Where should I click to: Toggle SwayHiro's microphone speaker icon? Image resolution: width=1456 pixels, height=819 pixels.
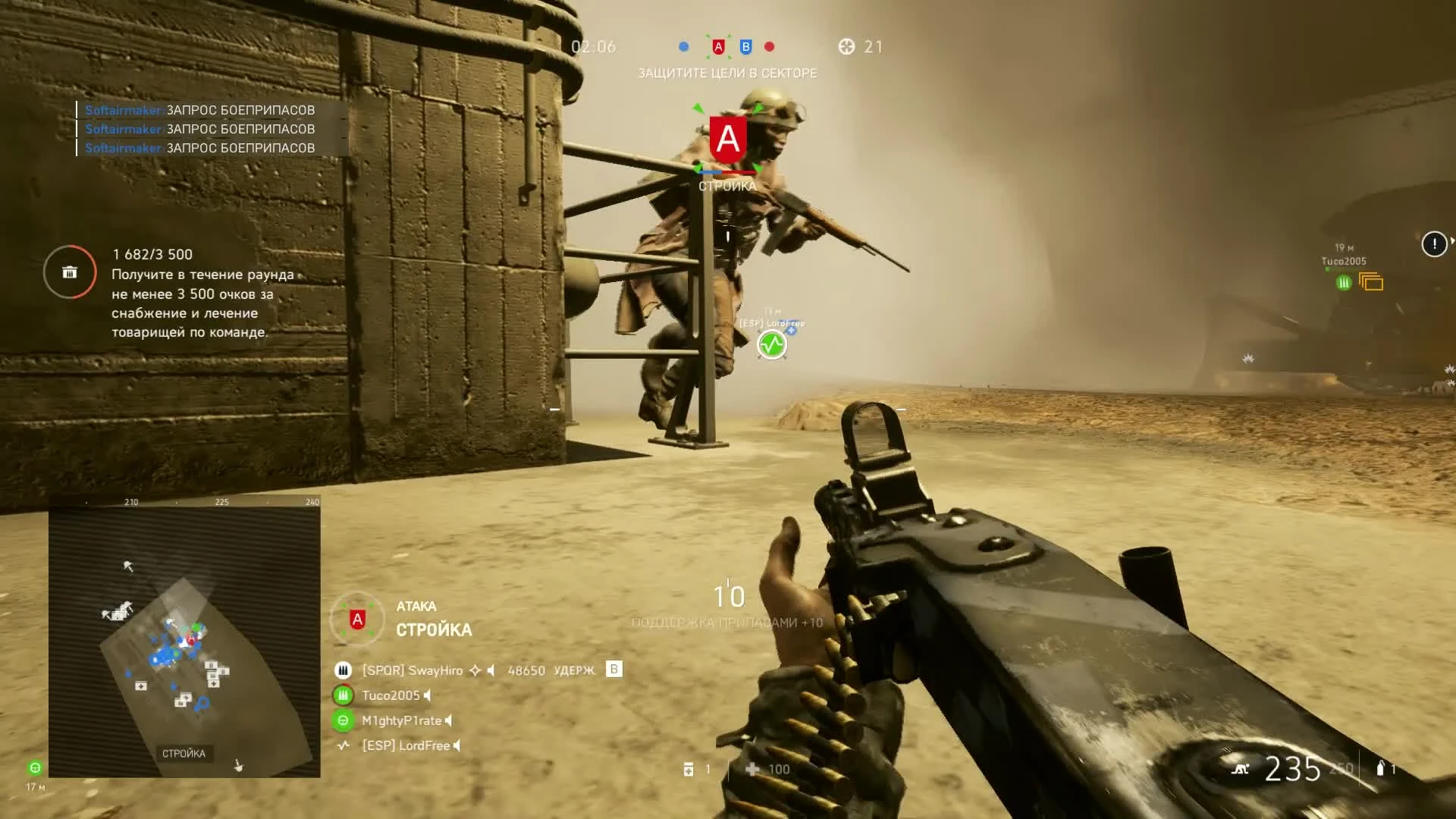click(492, 670)
